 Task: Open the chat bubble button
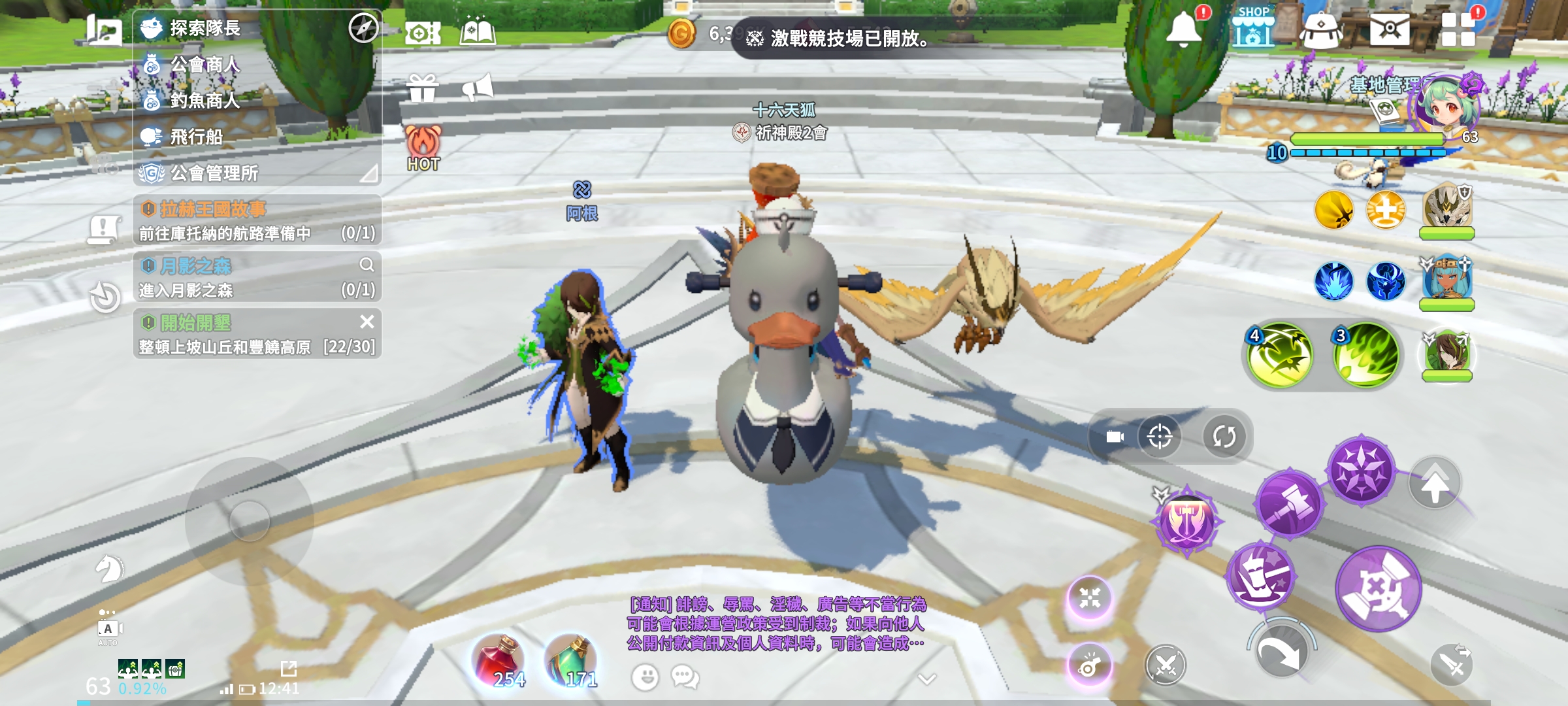pos(685,677)
